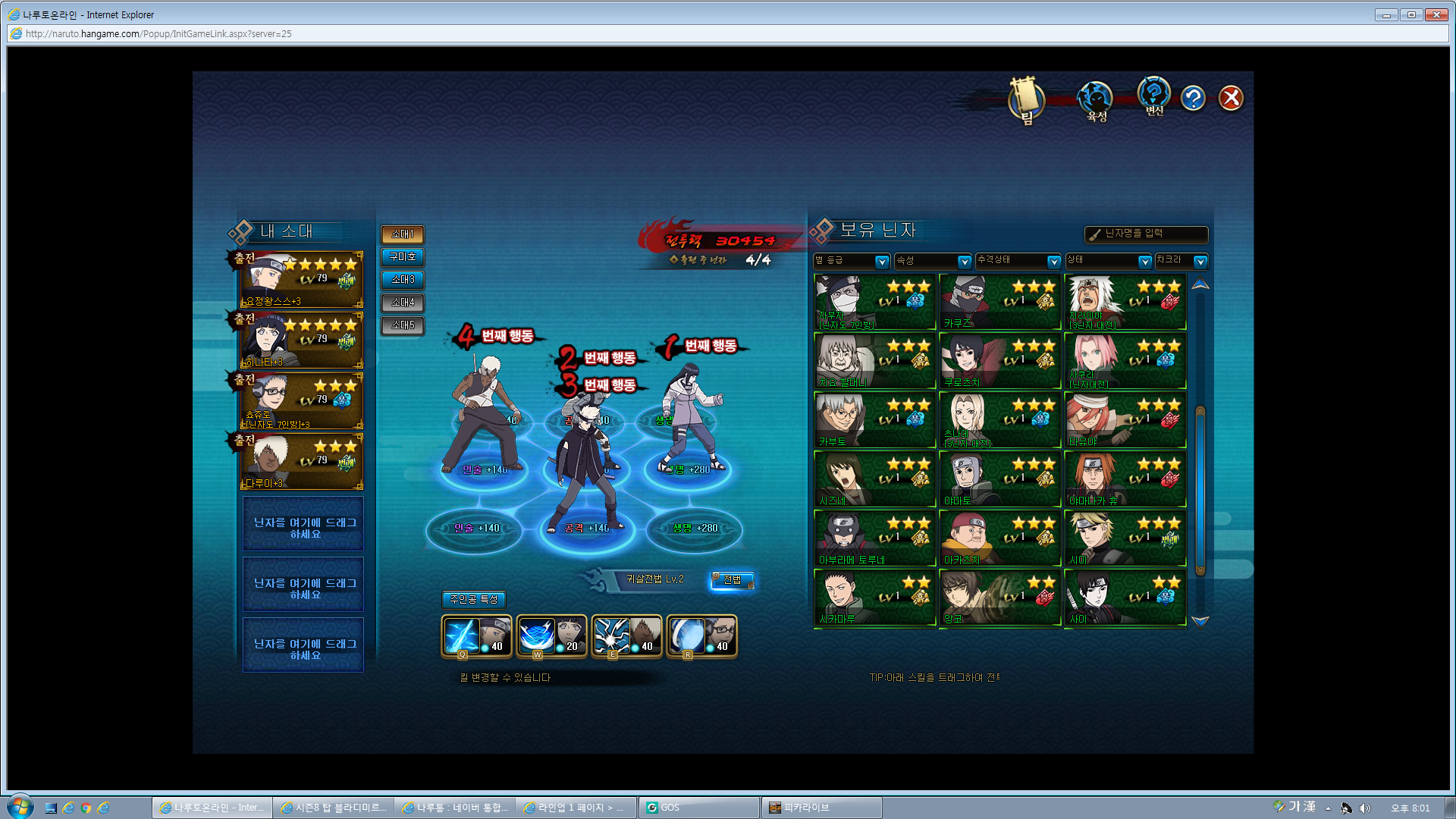Open the 변신 transformation menu
Image resolution: width=1456 pixels, height=819 pixels.
(x=1153, y=96)
